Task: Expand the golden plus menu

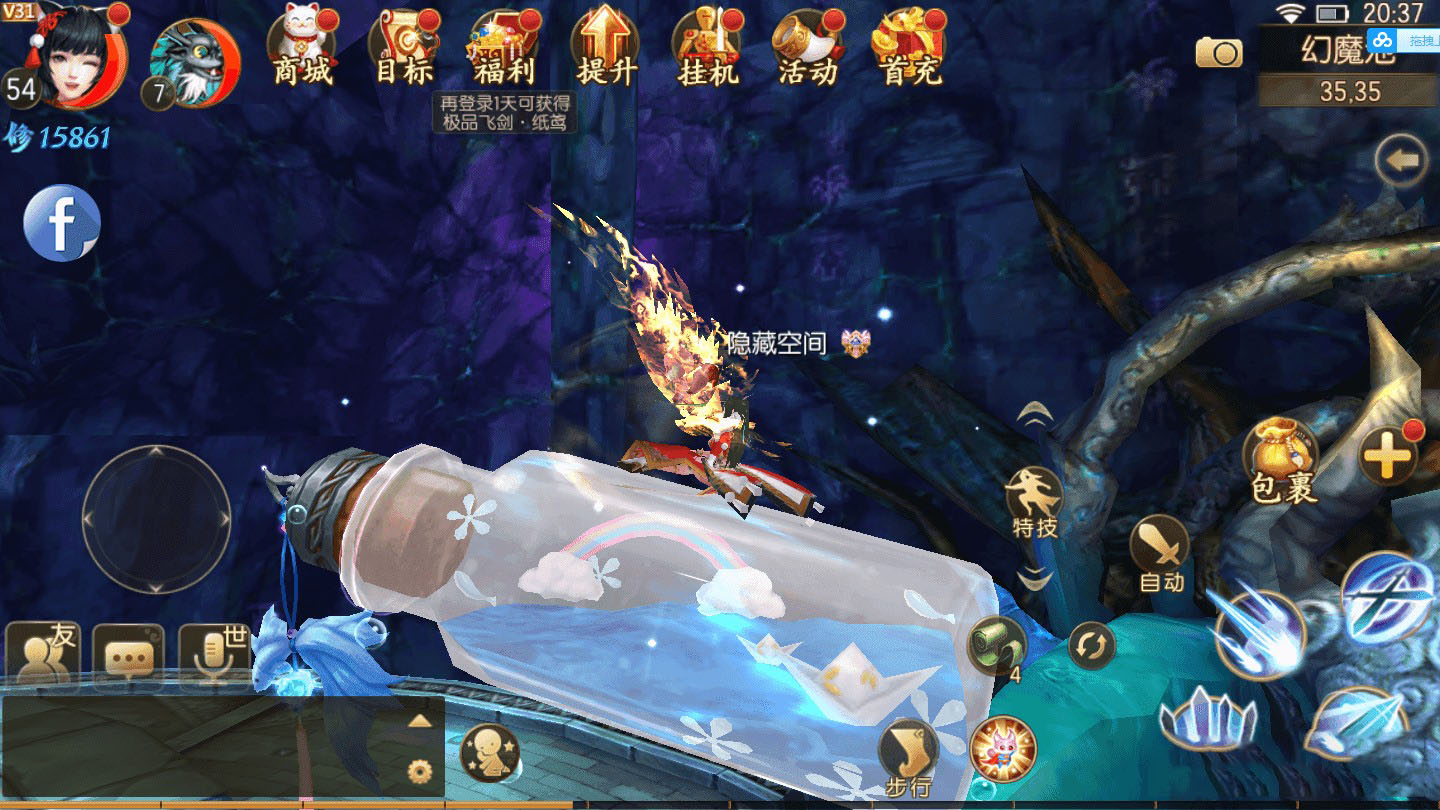Action: coord(1388,457)
